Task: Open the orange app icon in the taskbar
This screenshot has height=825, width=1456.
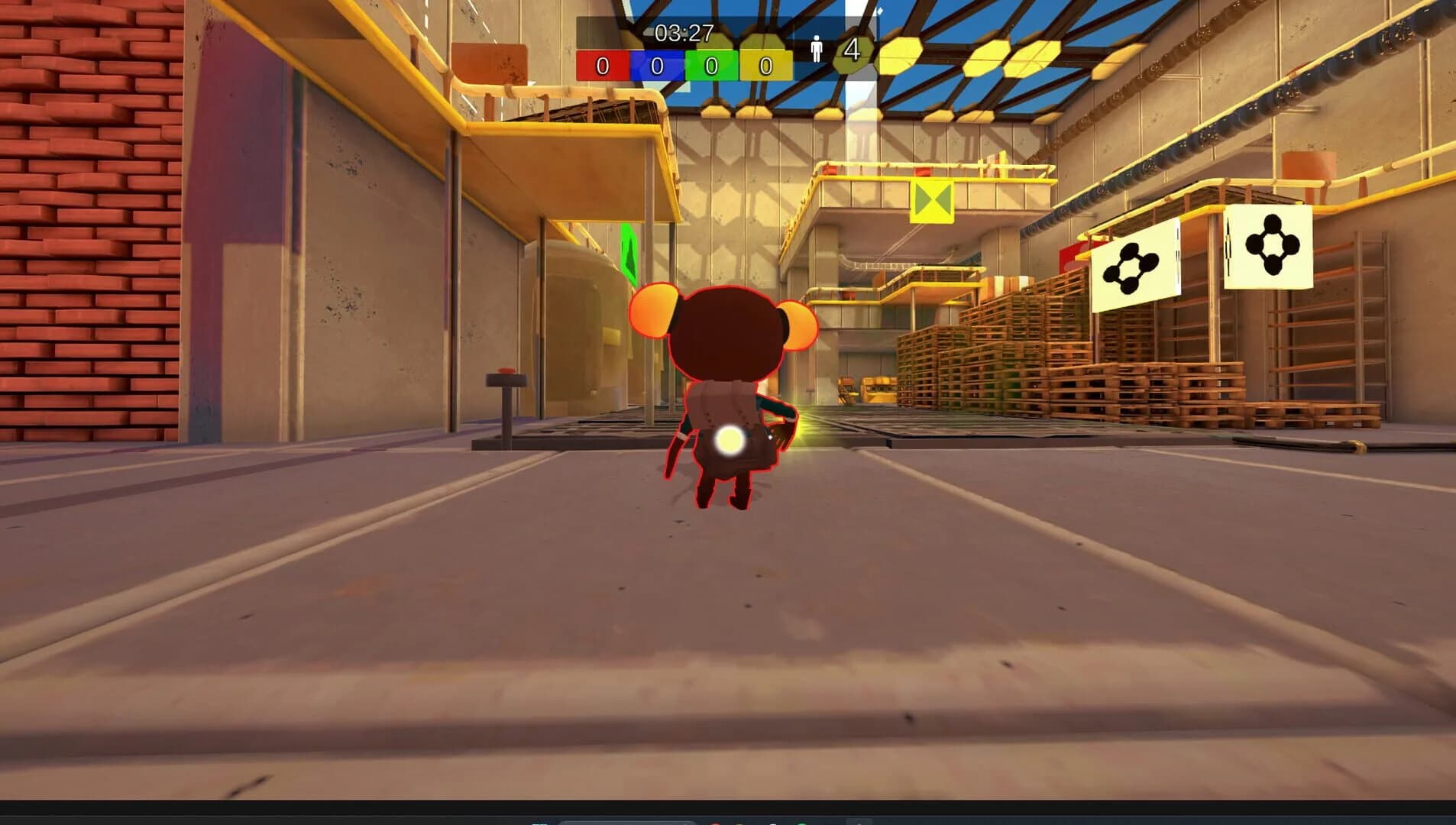Action: pos(741,823)
